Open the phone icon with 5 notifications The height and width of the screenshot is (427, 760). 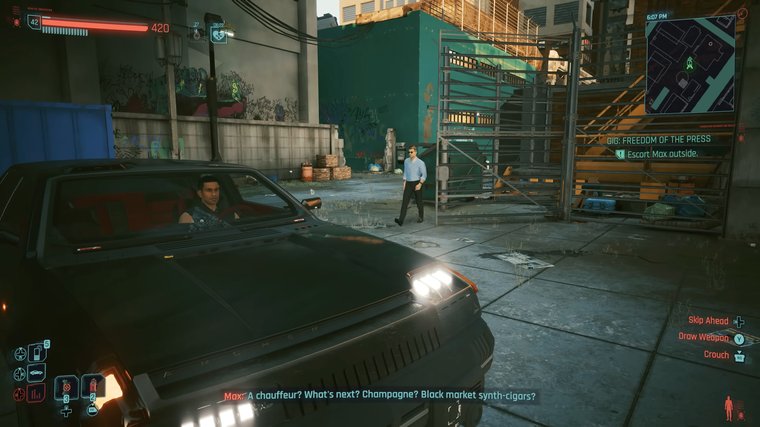[x=37, y=353]
